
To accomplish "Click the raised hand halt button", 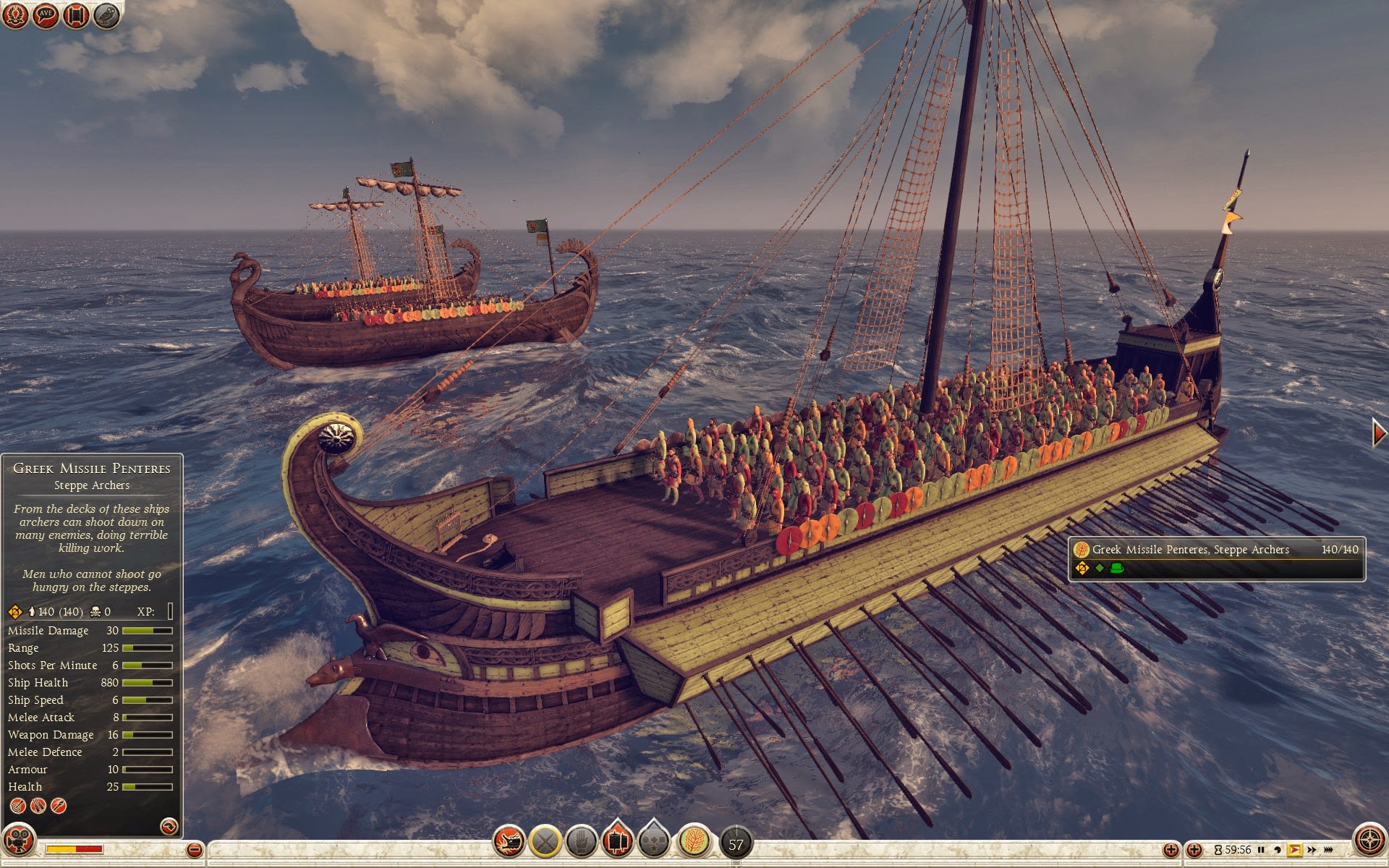I will click(581, 841).
